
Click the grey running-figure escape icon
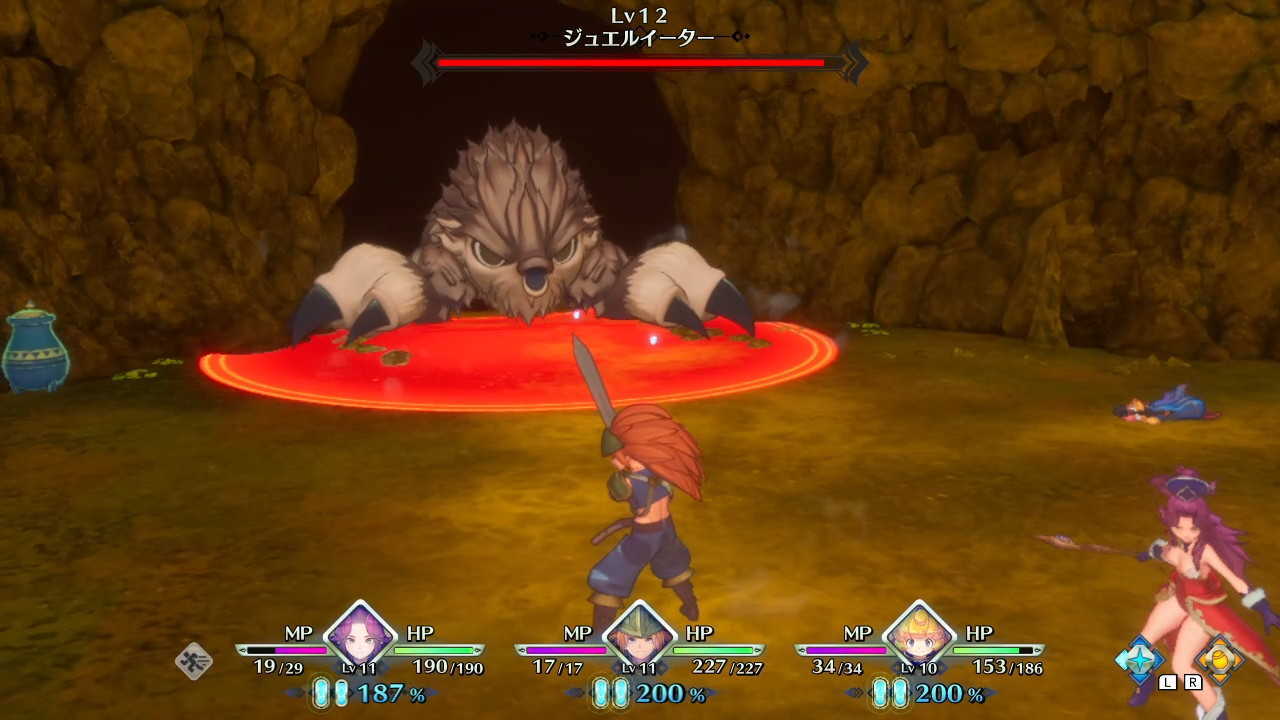tap(193, 661)
